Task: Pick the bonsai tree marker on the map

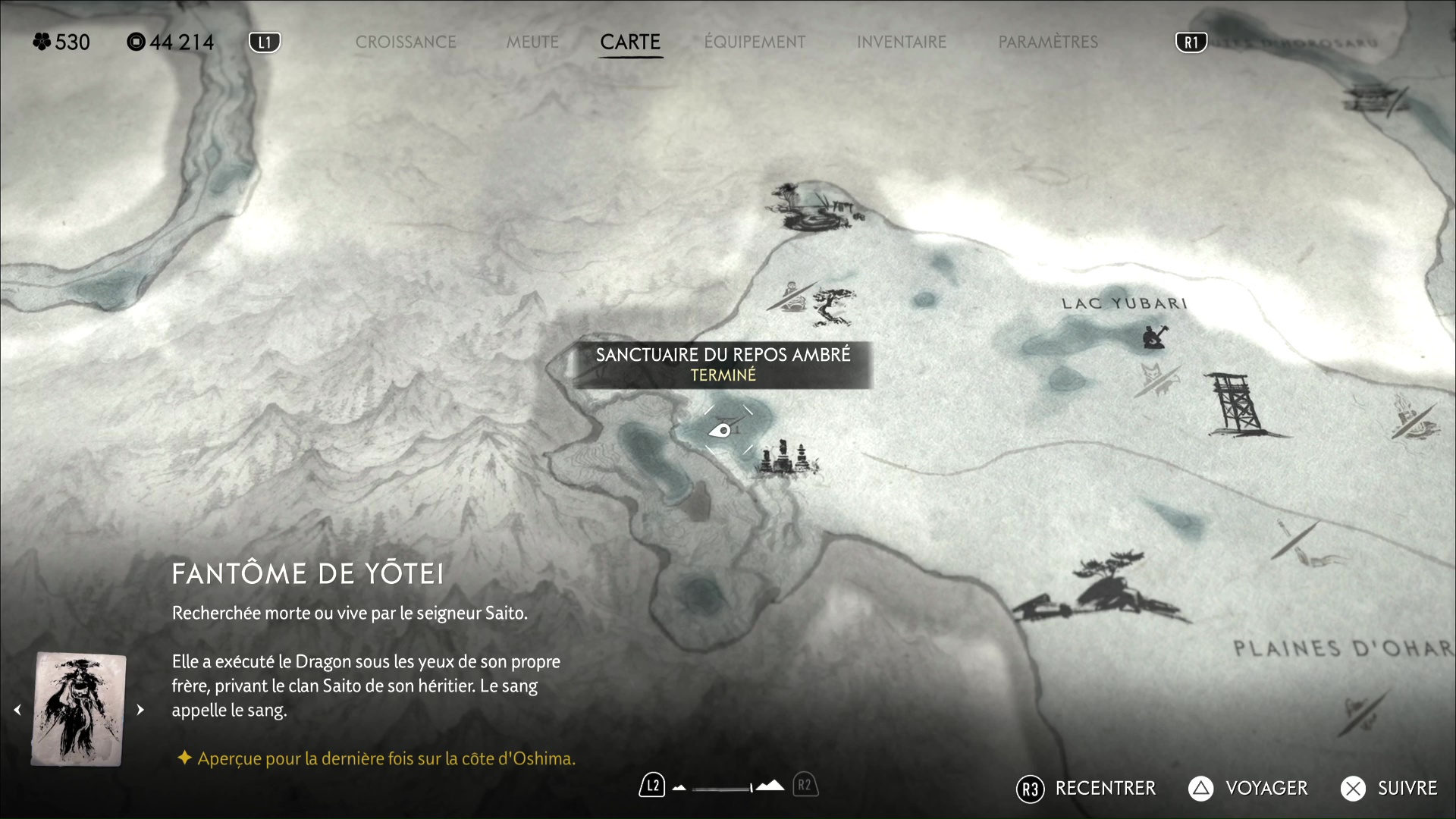Action: pos(834,306)
